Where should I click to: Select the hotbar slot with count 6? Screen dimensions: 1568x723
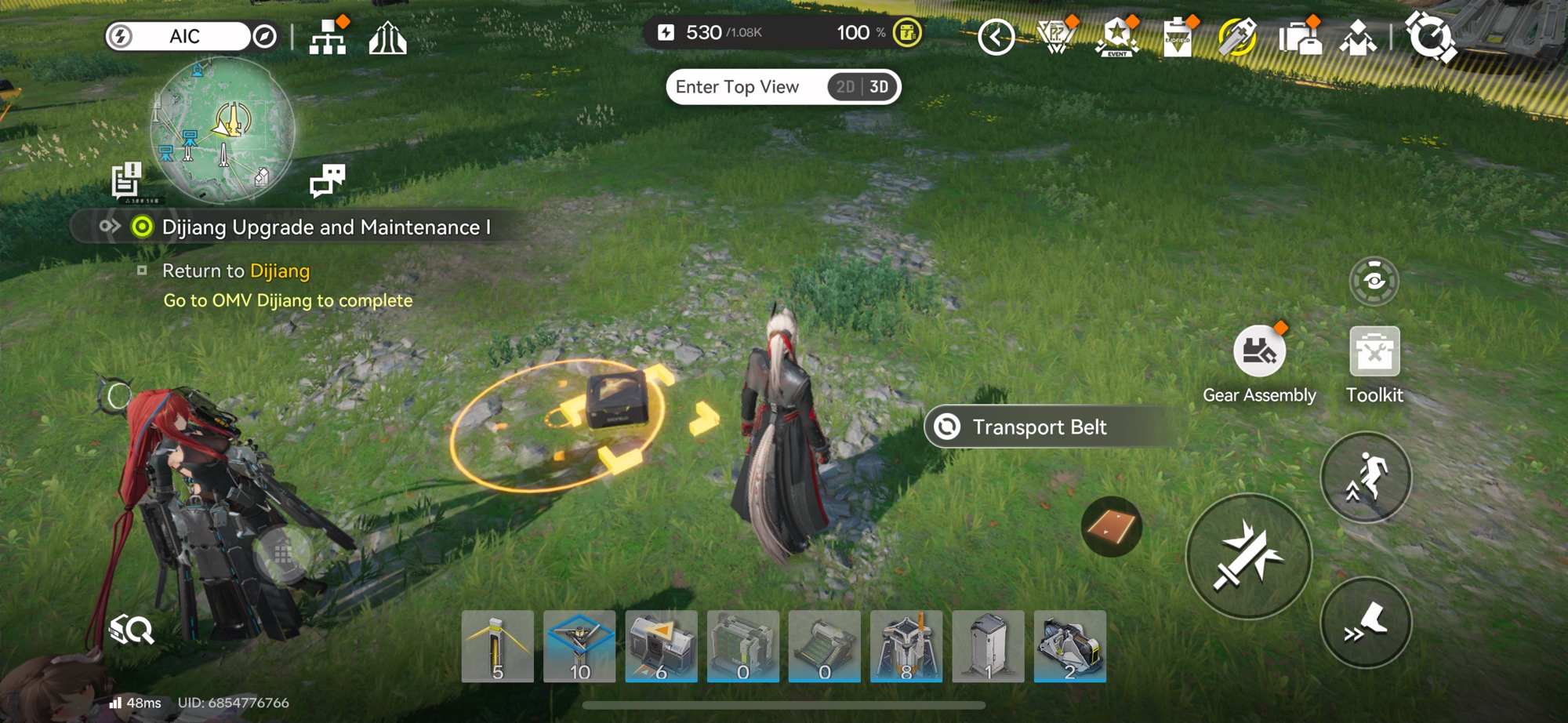pos(661,647)
